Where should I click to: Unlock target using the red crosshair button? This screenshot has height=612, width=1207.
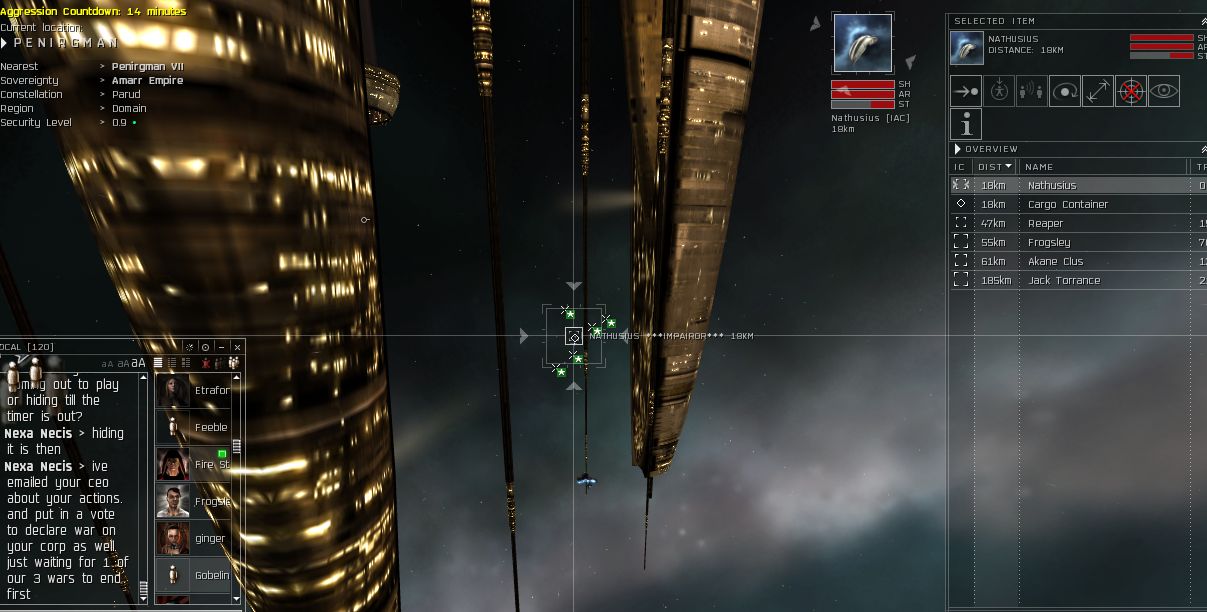coord(1130,91)
